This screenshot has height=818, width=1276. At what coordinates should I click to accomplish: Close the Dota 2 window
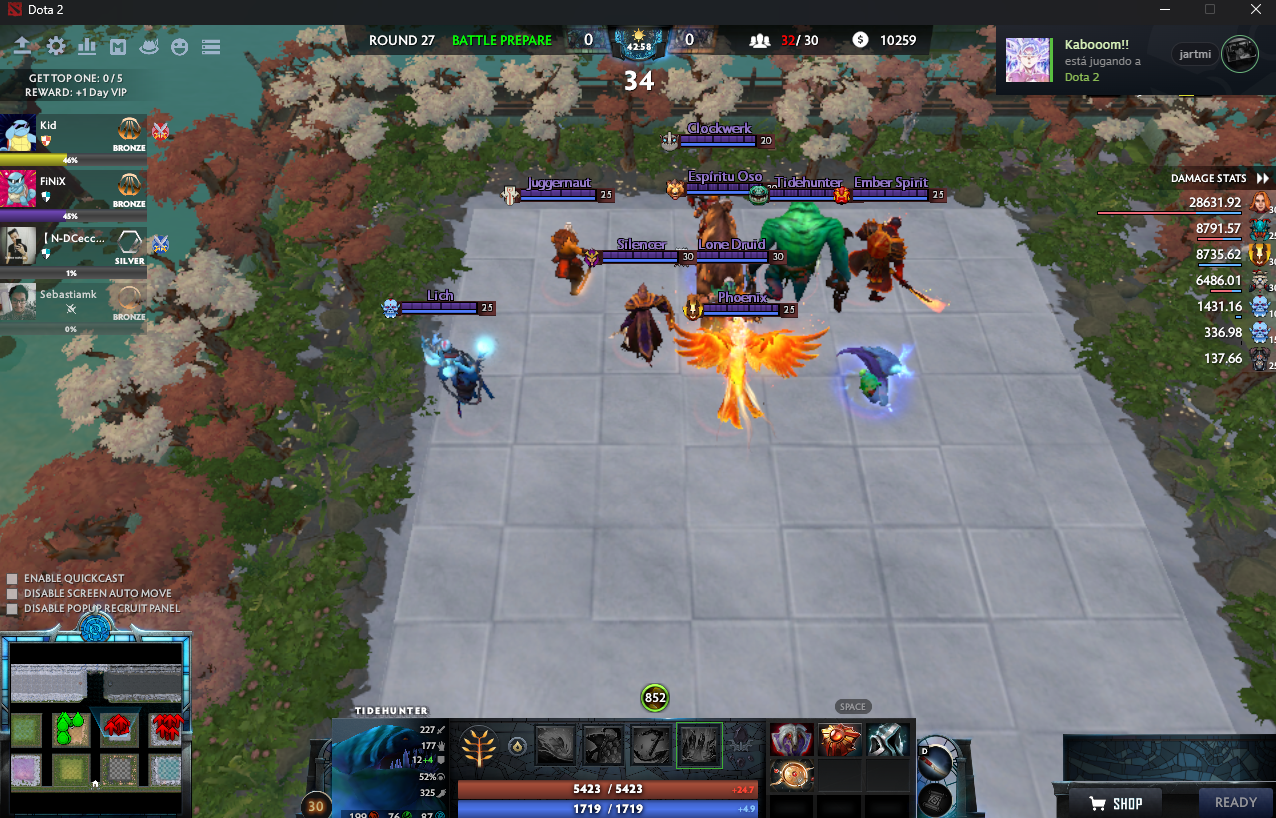tap(1255, 9)
